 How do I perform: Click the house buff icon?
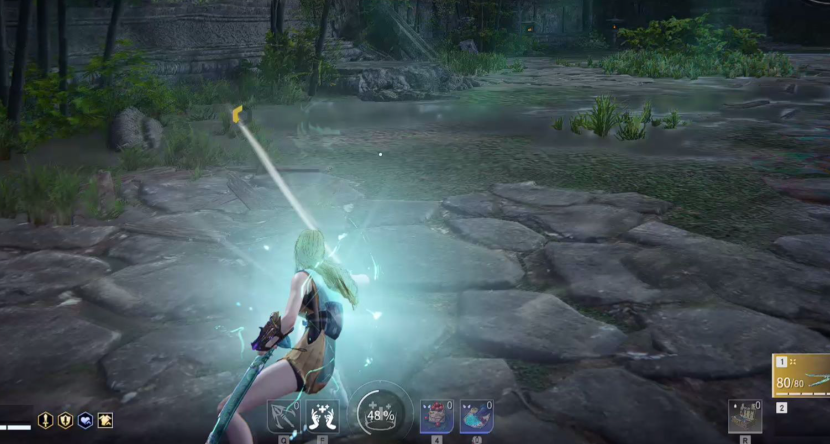click(105, 421)
